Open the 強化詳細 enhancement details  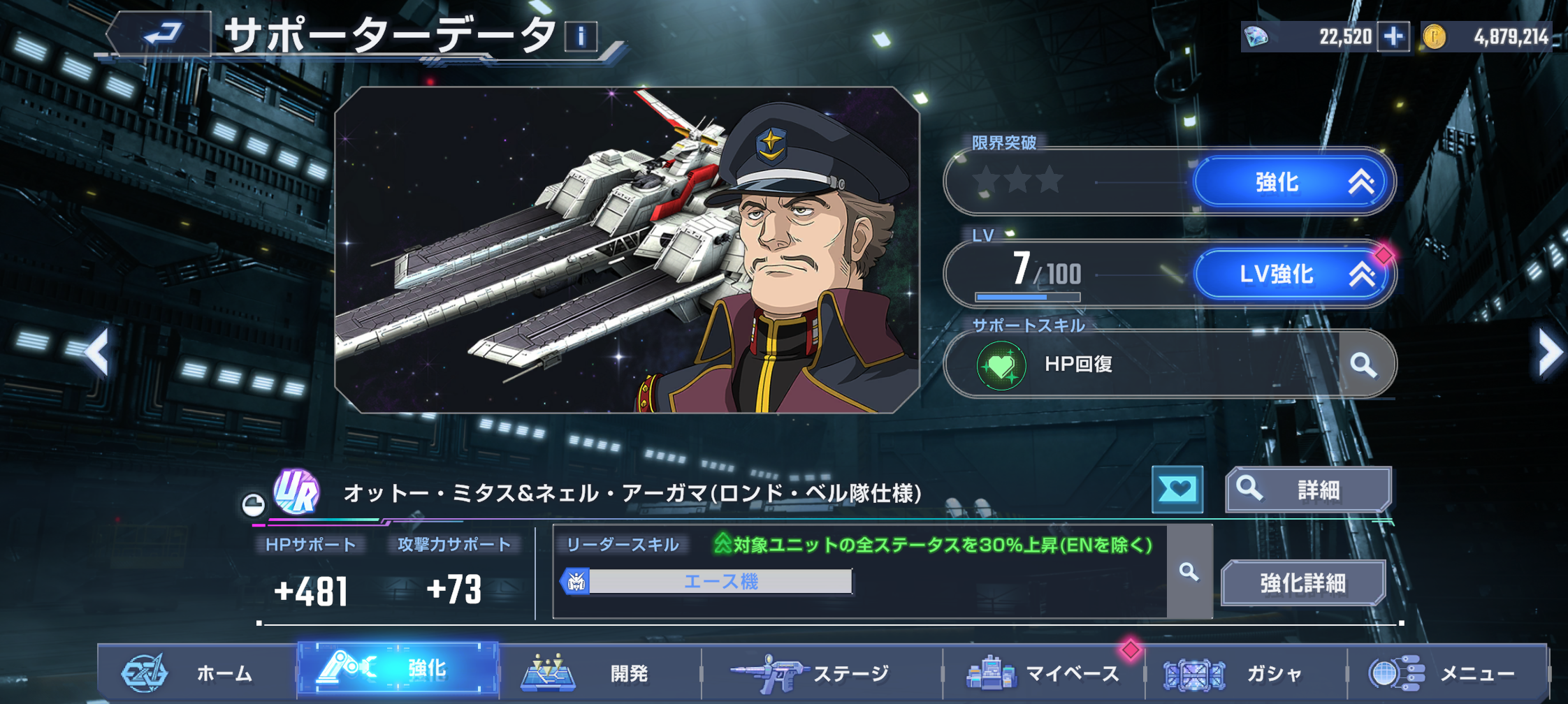click(1302, 582)
